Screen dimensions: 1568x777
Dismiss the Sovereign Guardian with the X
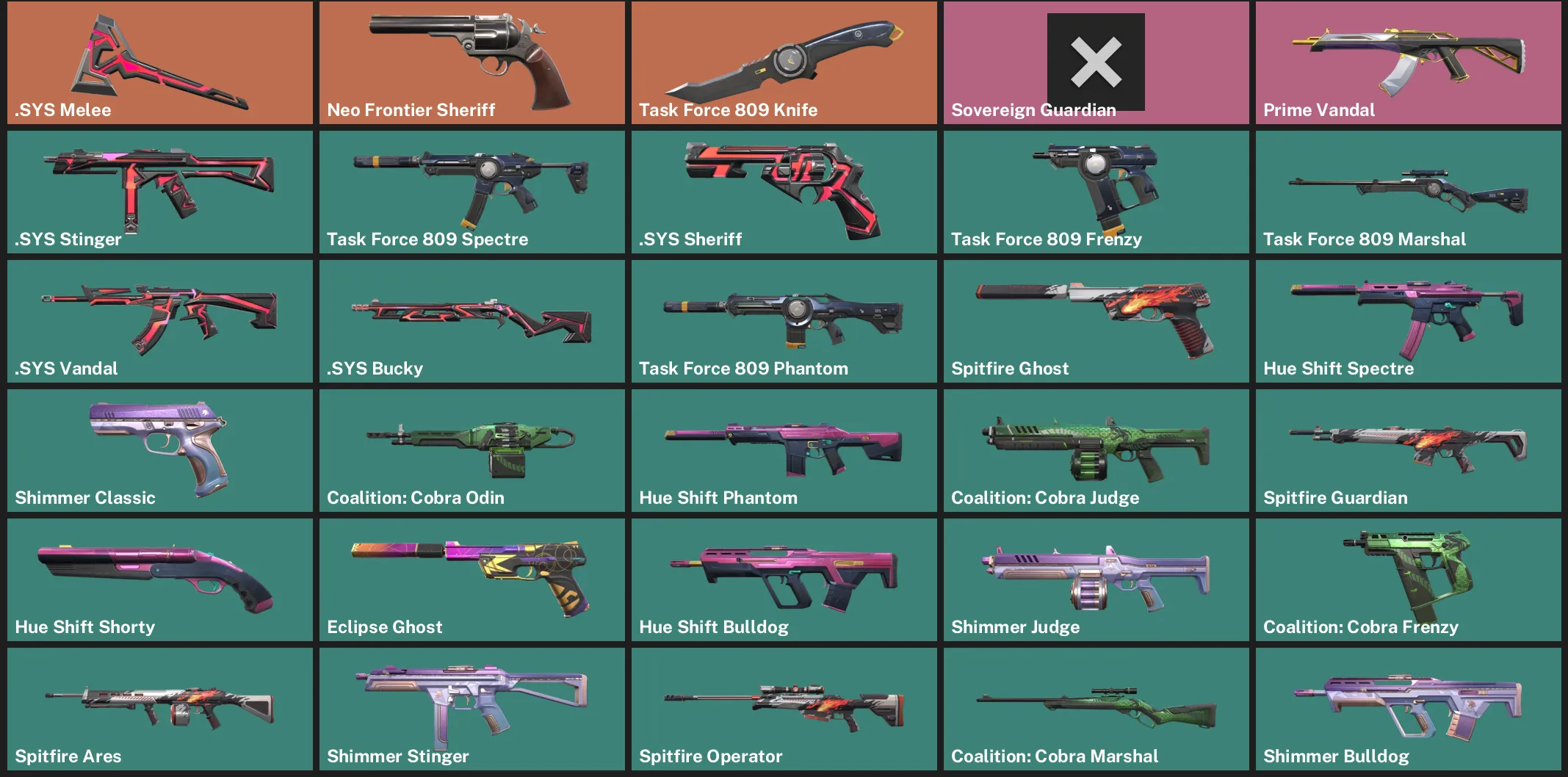tap(1095, 62)
